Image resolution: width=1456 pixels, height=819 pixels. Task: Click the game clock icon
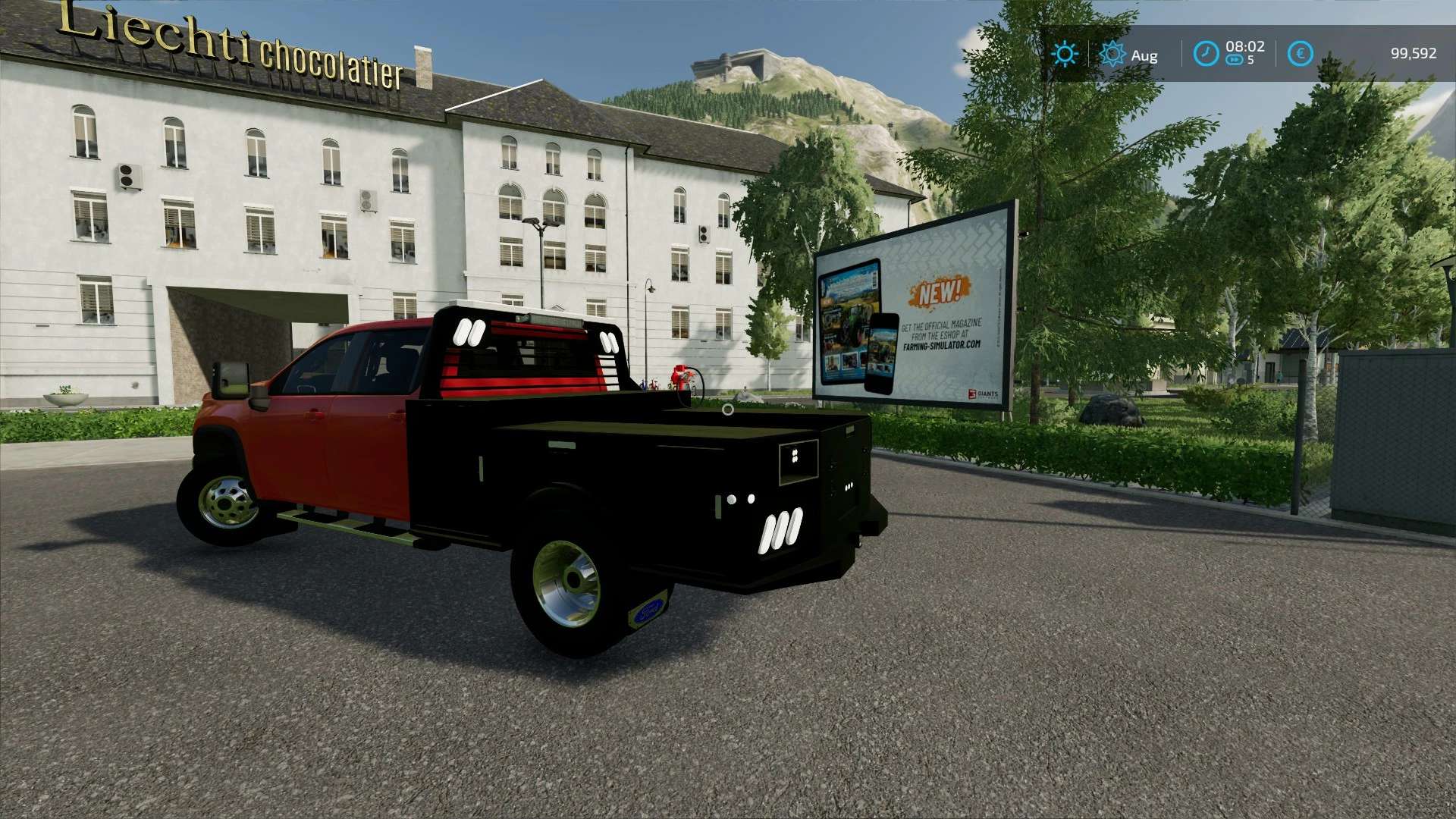[x=1206, y=54]
